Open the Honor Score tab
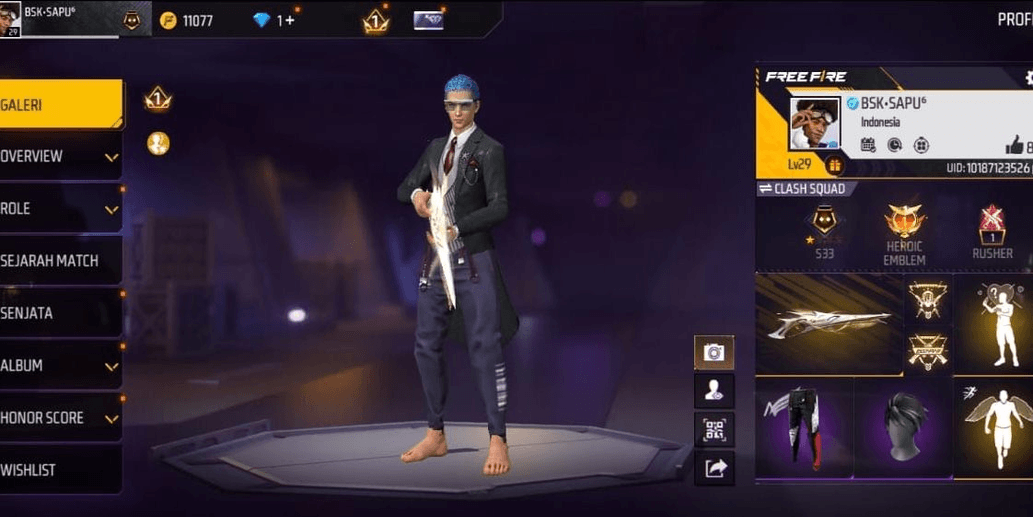The height and width of the screenshot is (517, 1033). pyautogui.click(x=58, y=418)
